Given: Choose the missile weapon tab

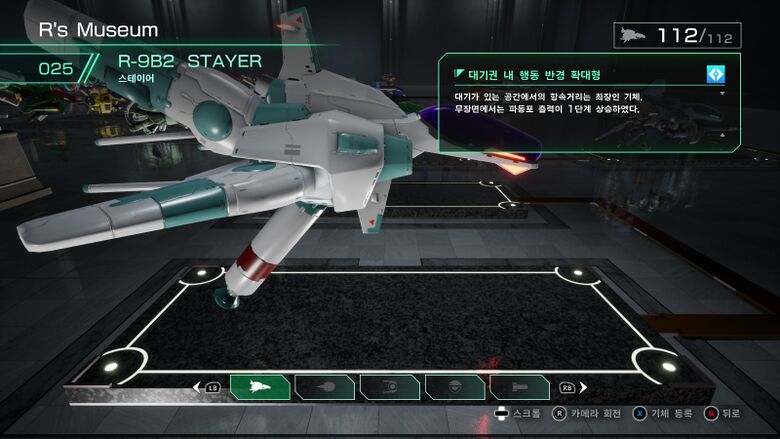Looking at the screenshot, I should 518,387.
